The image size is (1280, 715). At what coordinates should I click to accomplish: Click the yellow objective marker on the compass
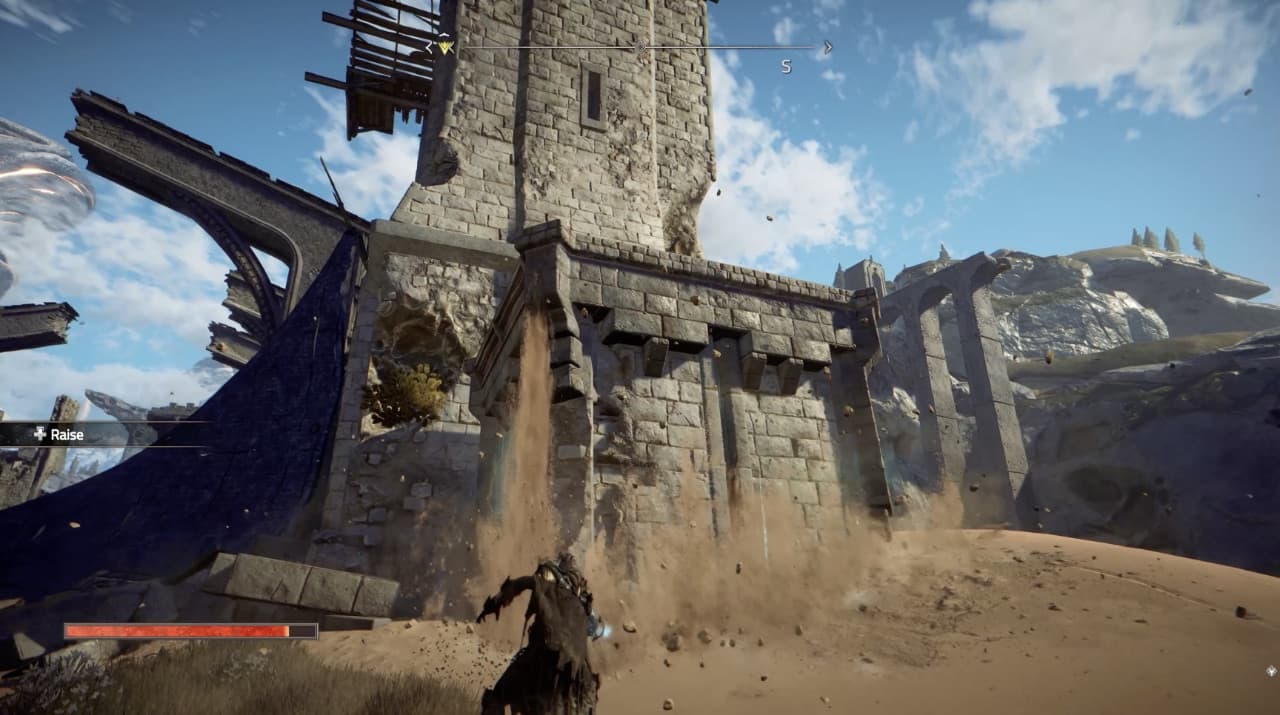click(x=445, y=46)
